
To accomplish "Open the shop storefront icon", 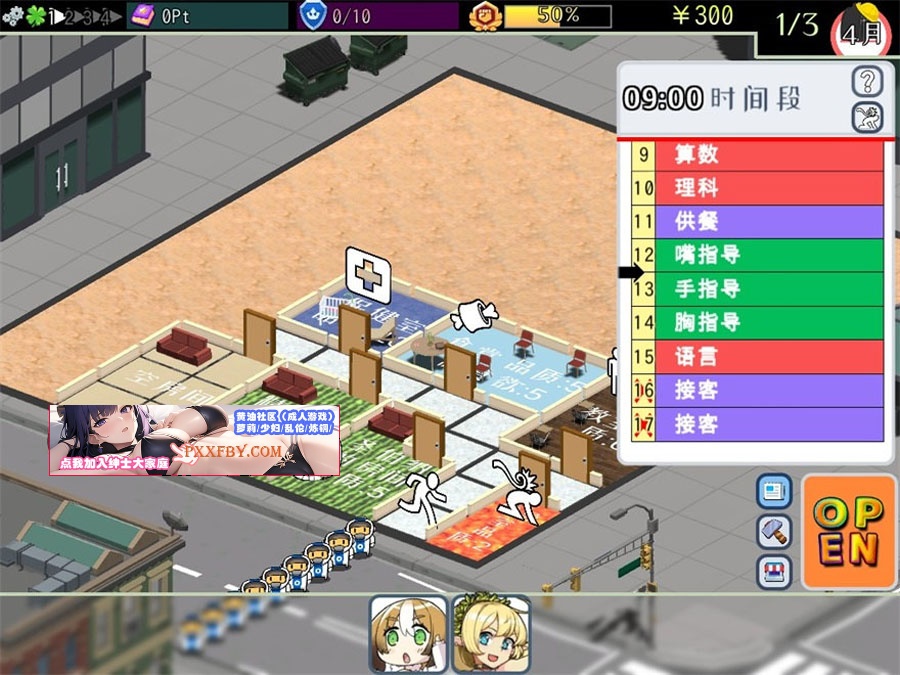I will click(x=774, y=571).
